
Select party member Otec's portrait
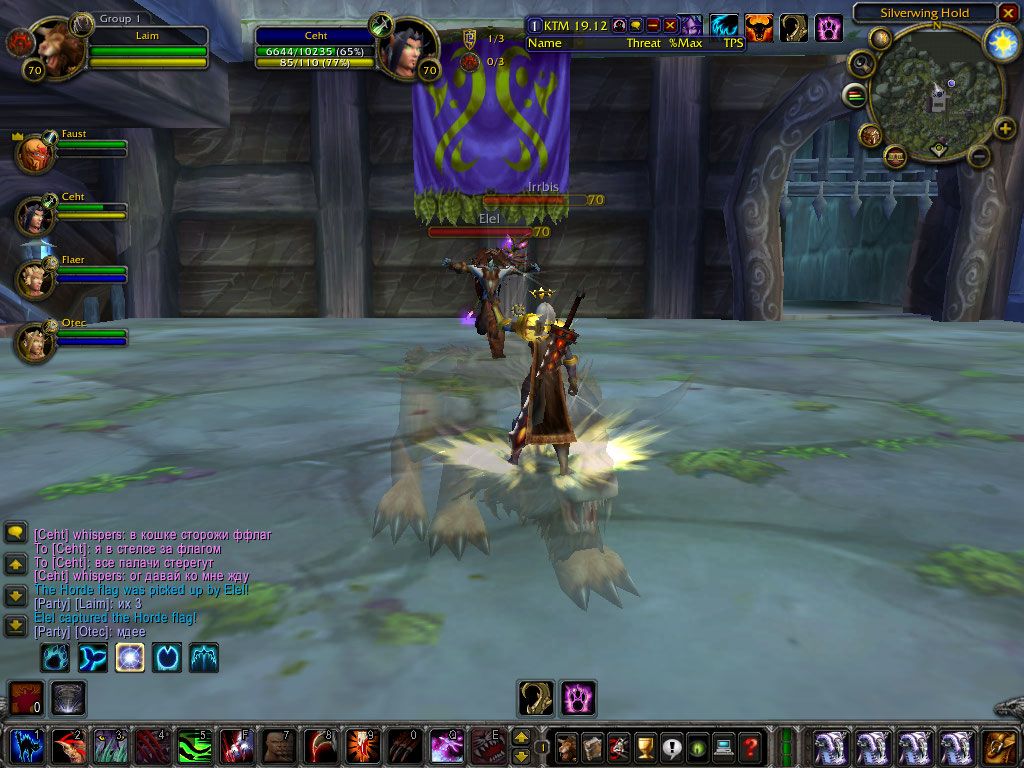click(35, 342)
